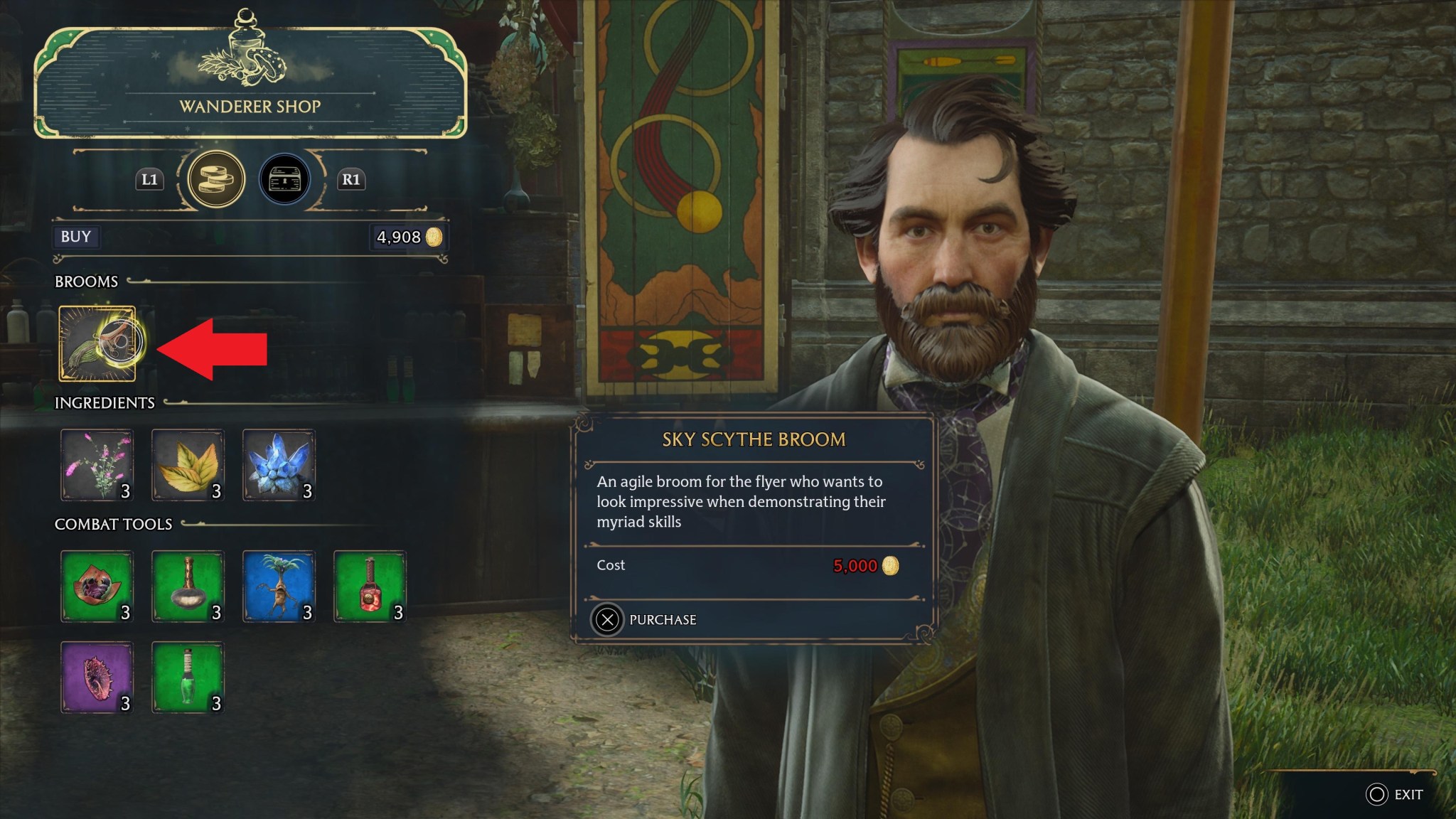Select the Chinese Chomping Cabbage item
This screenshot has height=819, width=1456.
coord(97,587)
